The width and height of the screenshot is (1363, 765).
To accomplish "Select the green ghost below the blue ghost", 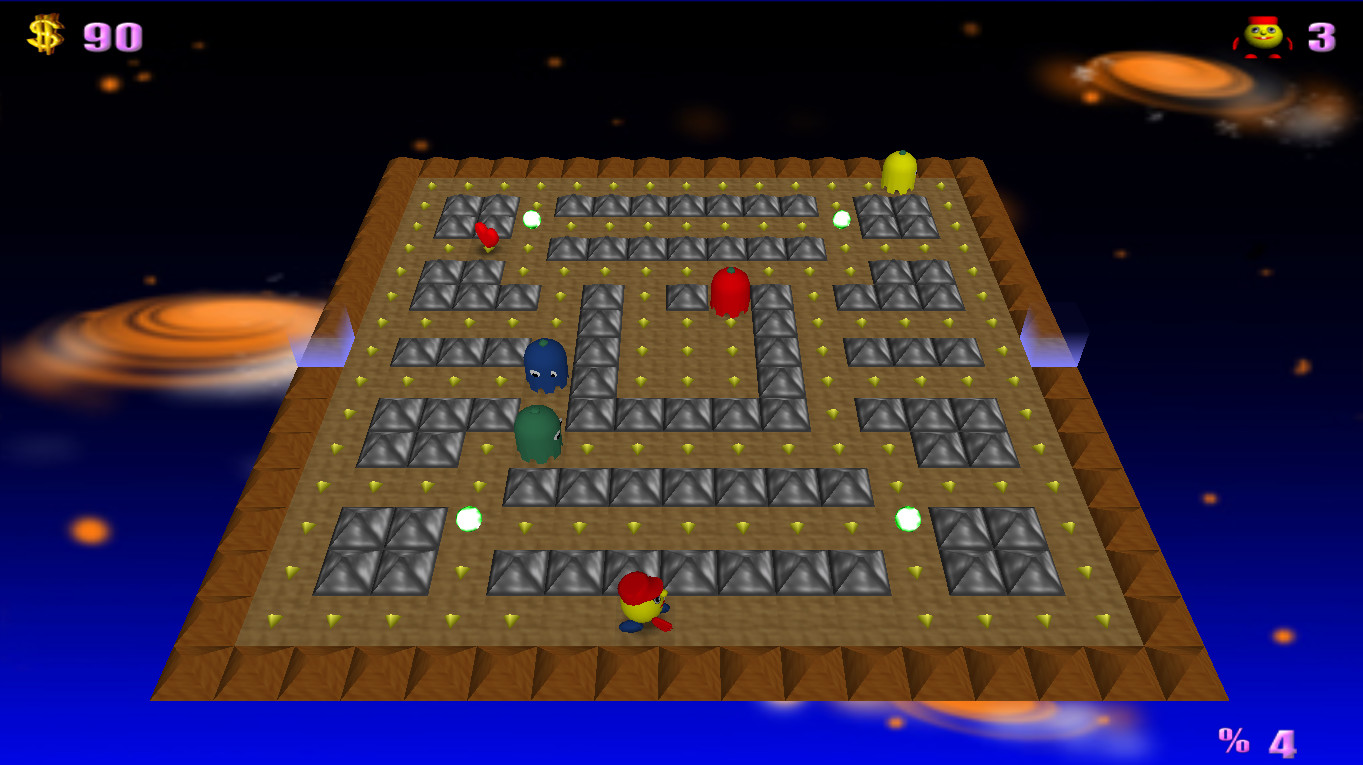I will point(539,433).
